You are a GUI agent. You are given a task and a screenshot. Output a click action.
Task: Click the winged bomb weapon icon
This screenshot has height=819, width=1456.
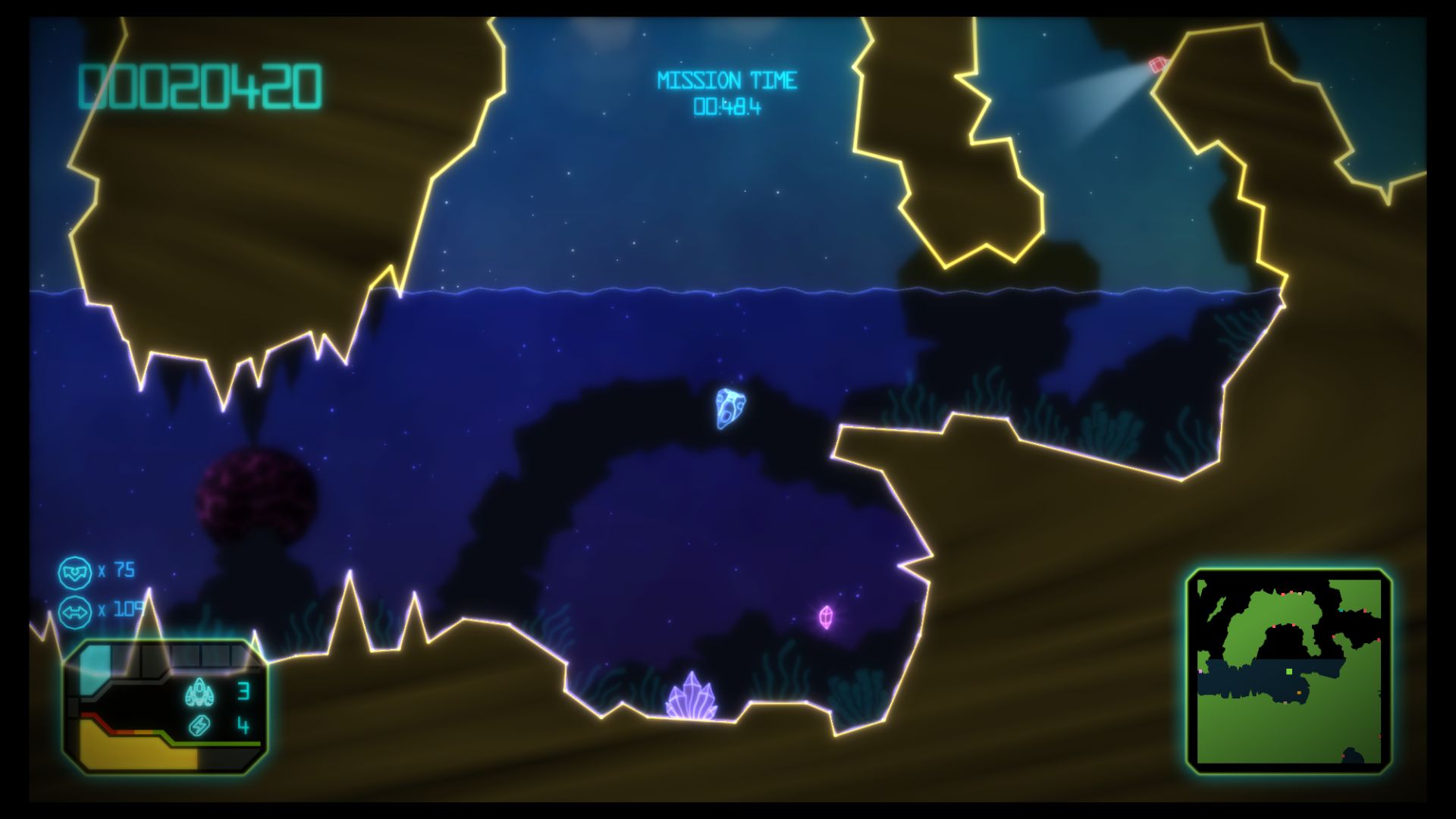point(77,571)
